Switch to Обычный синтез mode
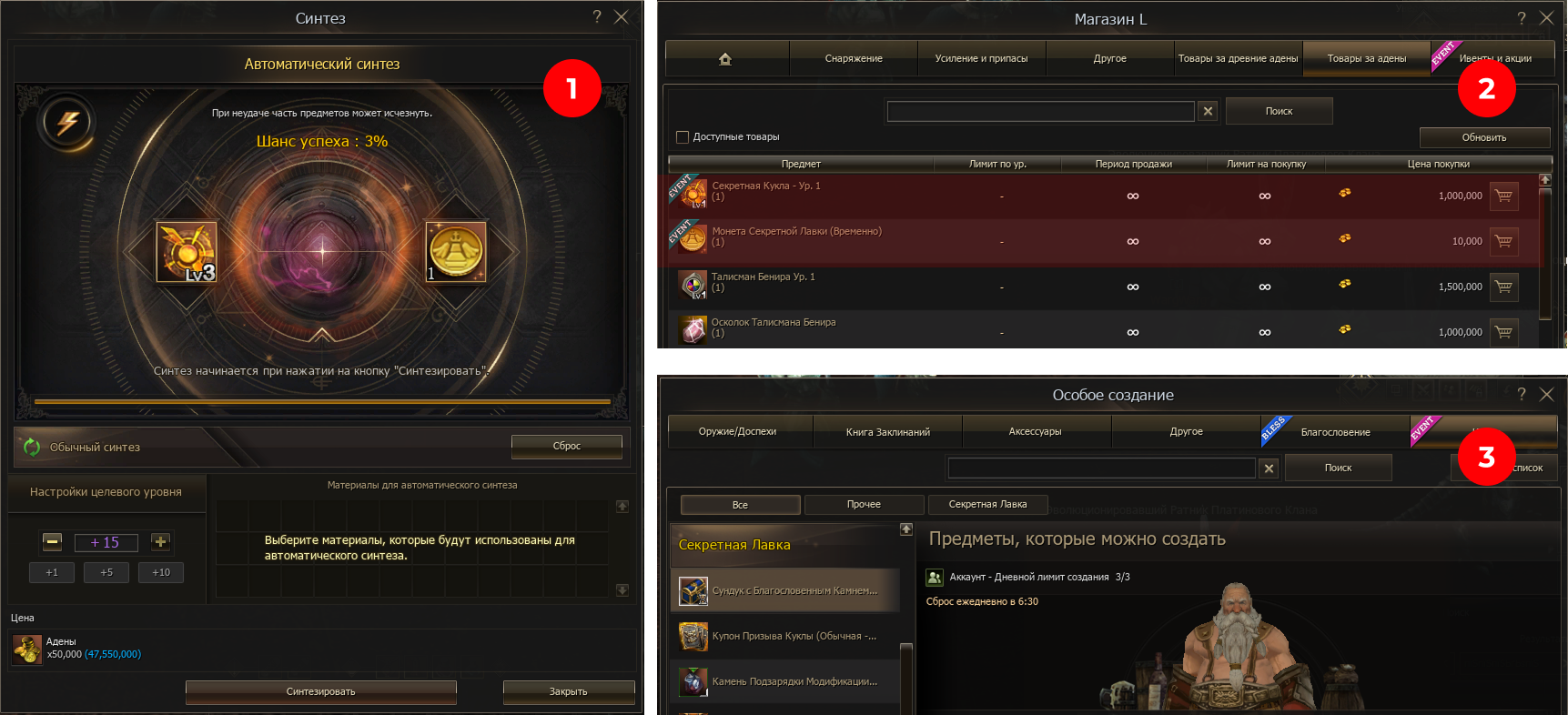The width and height of the screenshot is (1568, 715). pos(95,447)
